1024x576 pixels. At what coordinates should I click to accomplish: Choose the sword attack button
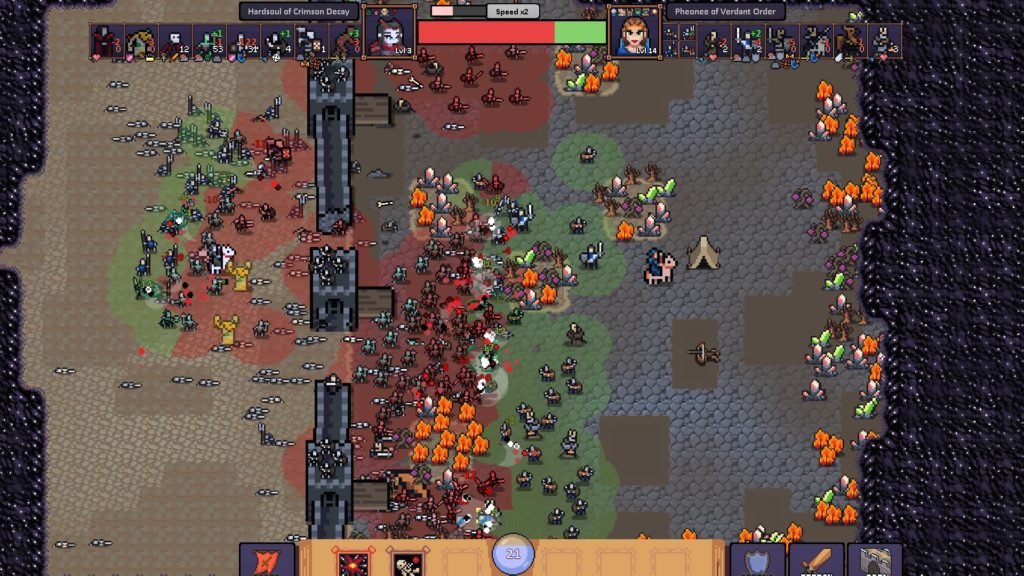tap(816, 561)
